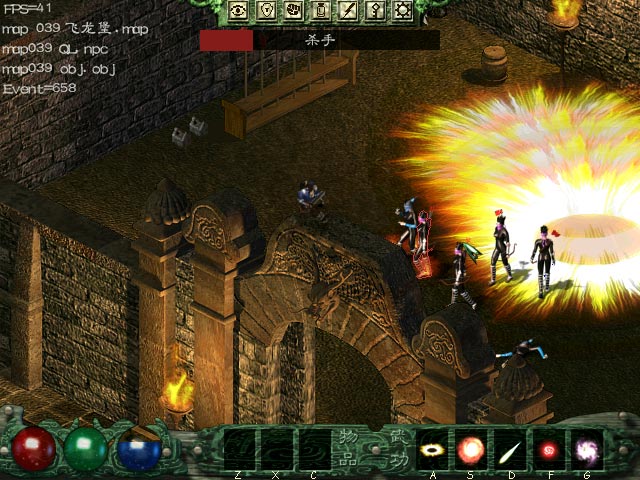This screenshot has height=480, width=640.
Task: Cast the red fireball skill in slot S
Action: click(x=471, y=447)
